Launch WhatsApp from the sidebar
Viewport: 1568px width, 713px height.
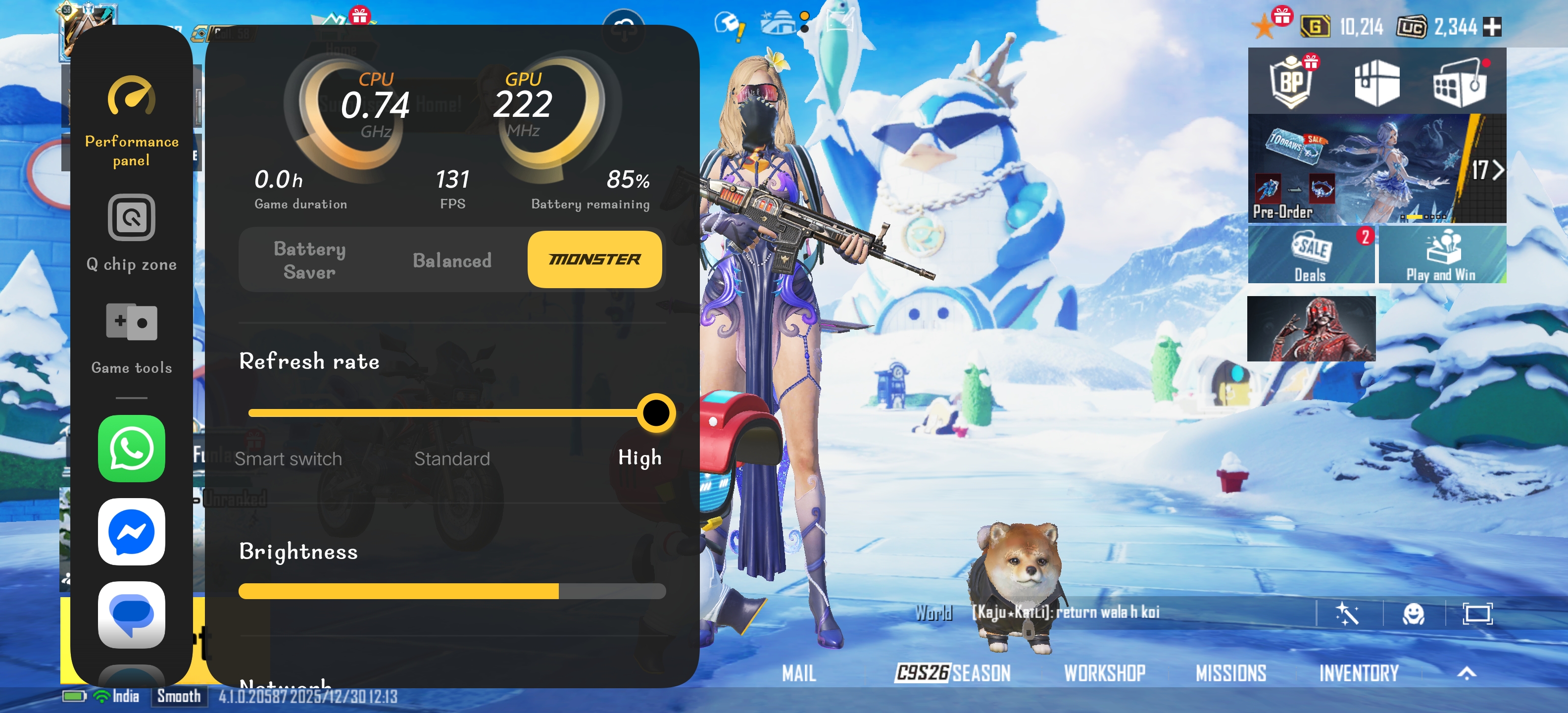132,449
